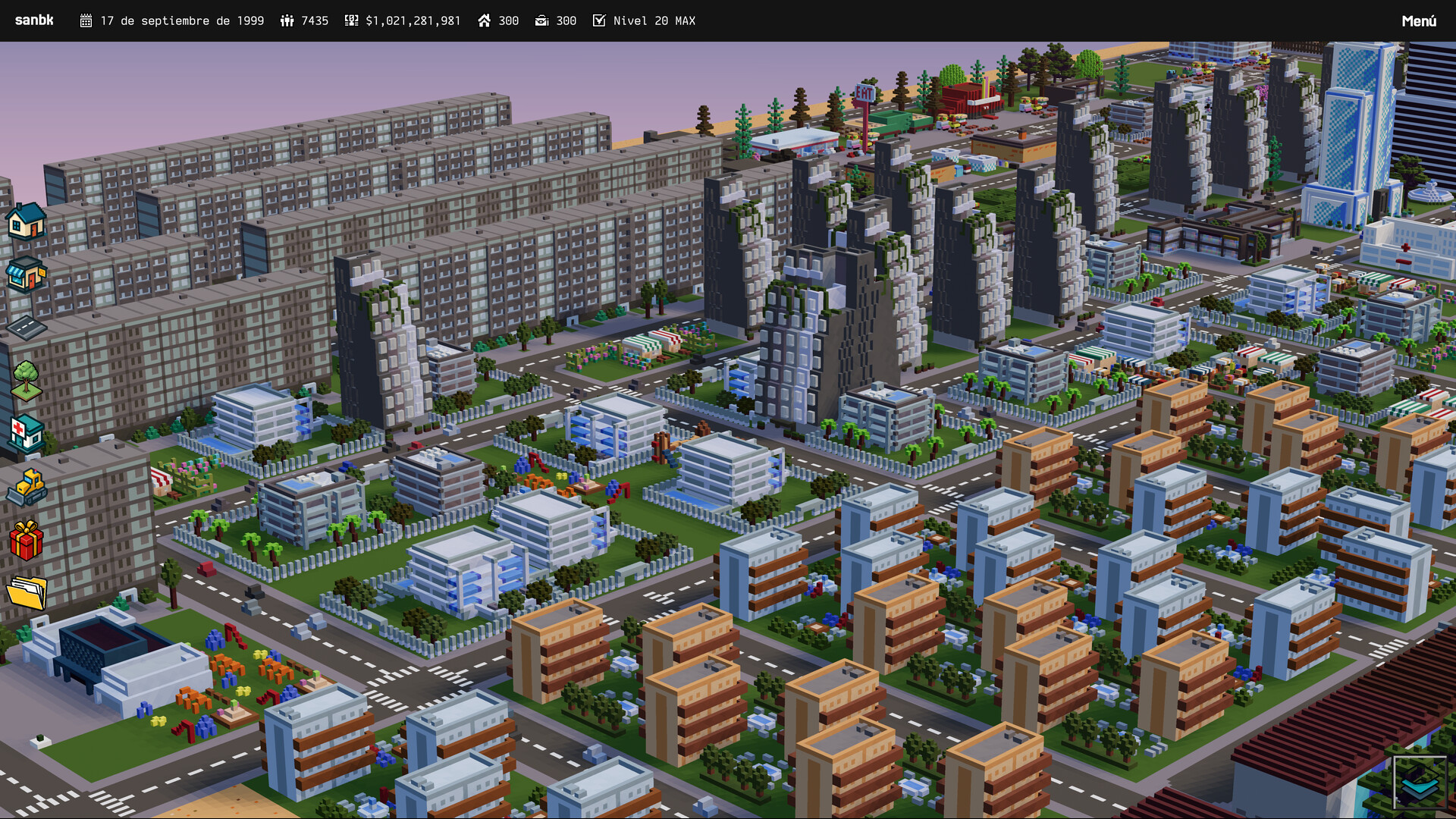This screenshot has width=1456, height=819.
Task: Select the residential house build tool
Action: point(25,224)
